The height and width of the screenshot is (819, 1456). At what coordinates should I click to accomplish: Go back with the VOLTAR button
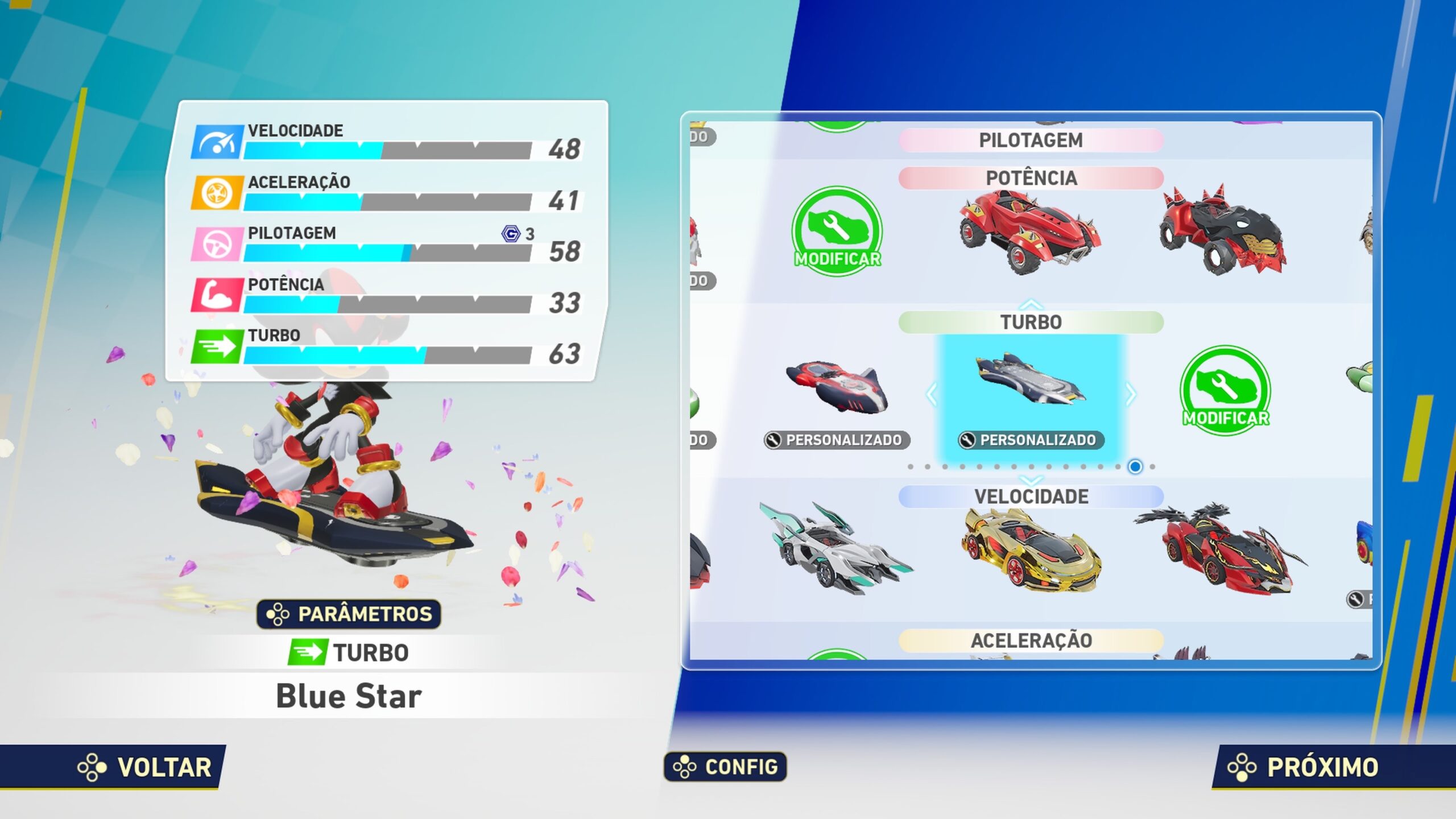click(145, 767)
